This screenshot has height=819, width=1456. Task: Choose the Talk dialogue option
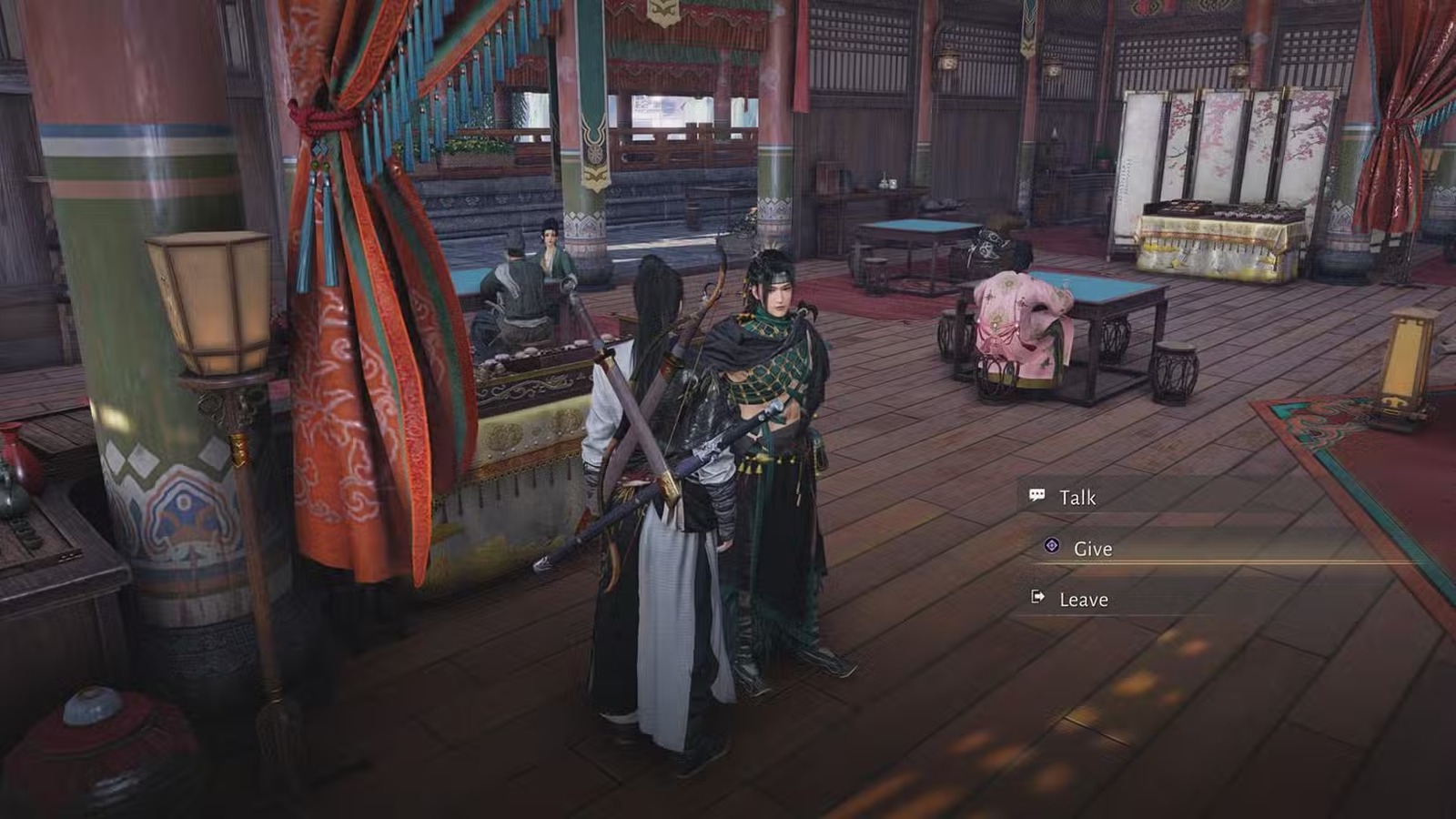point(1077,498)
